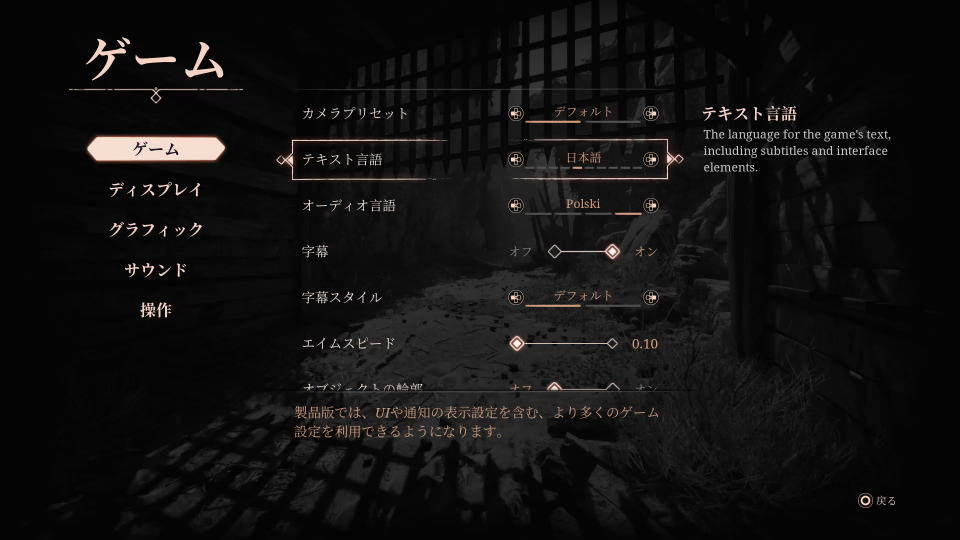
Task: Select the ゲーム settings tab
Action: click(x=156, y=149)
